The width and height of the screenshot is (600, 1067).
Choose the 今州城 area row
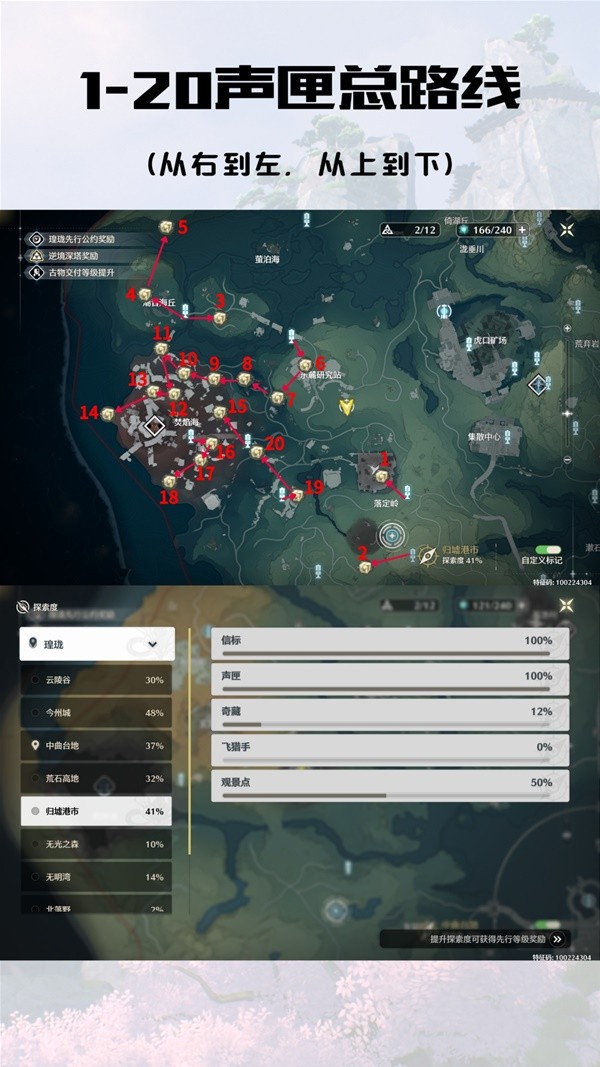tap(97, 713)
